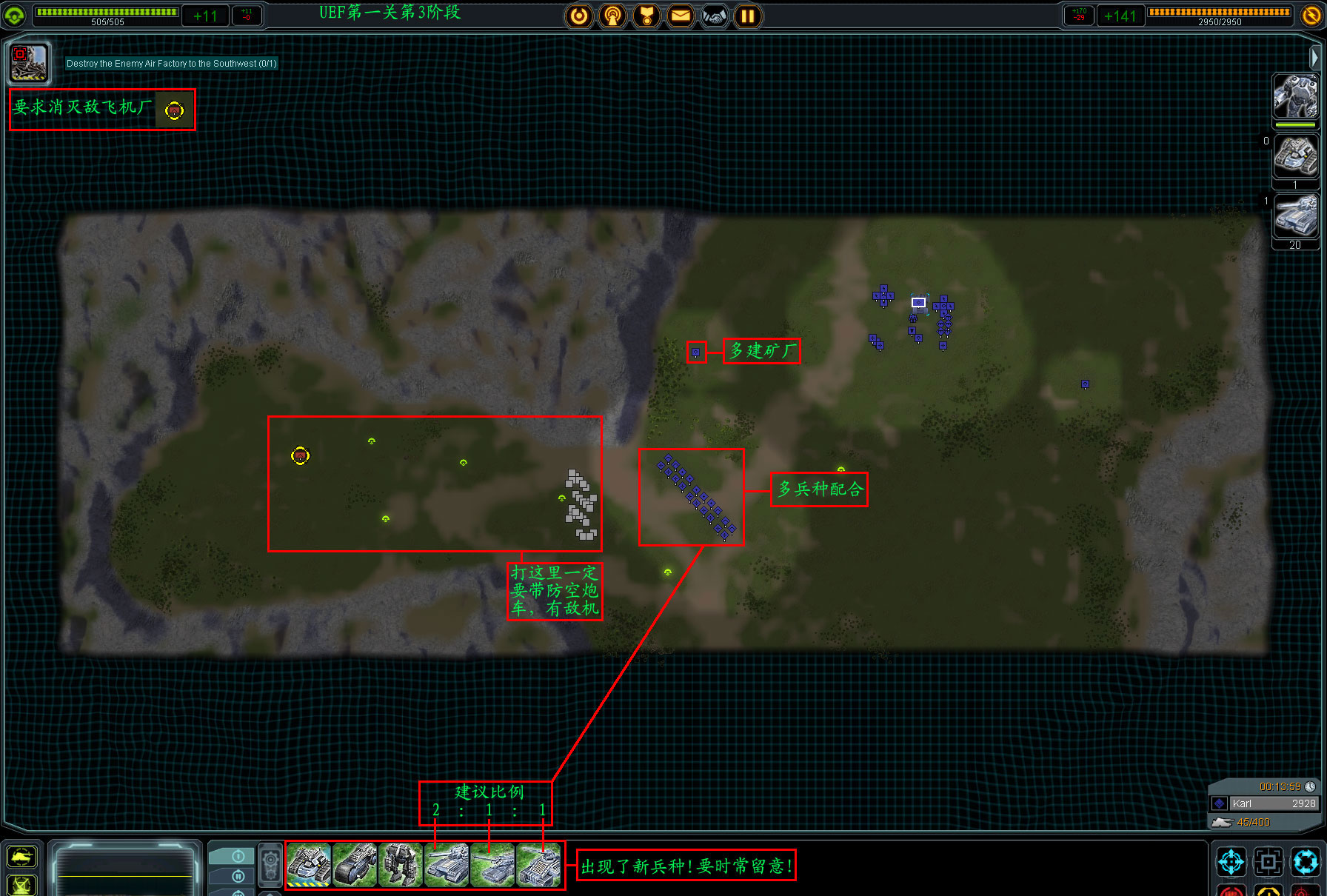Select the idle engineers group icon
1327x896 pixels.
coord(1294,156)
